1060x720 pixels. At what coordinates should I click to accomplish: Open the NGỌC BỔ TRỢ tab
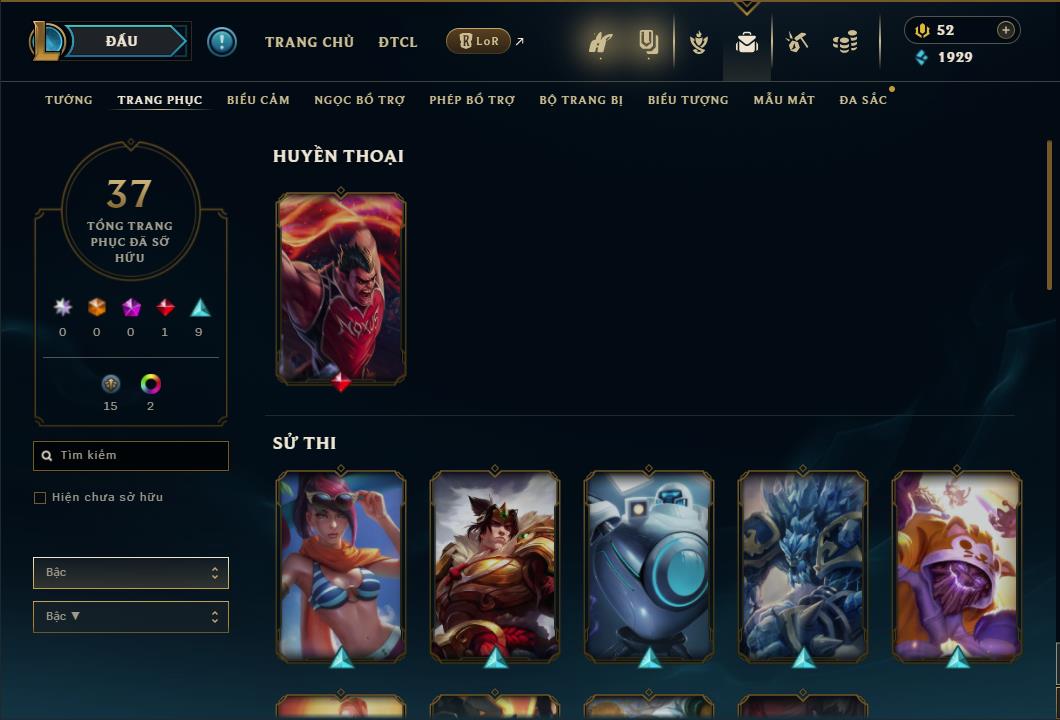coord(359,100)
